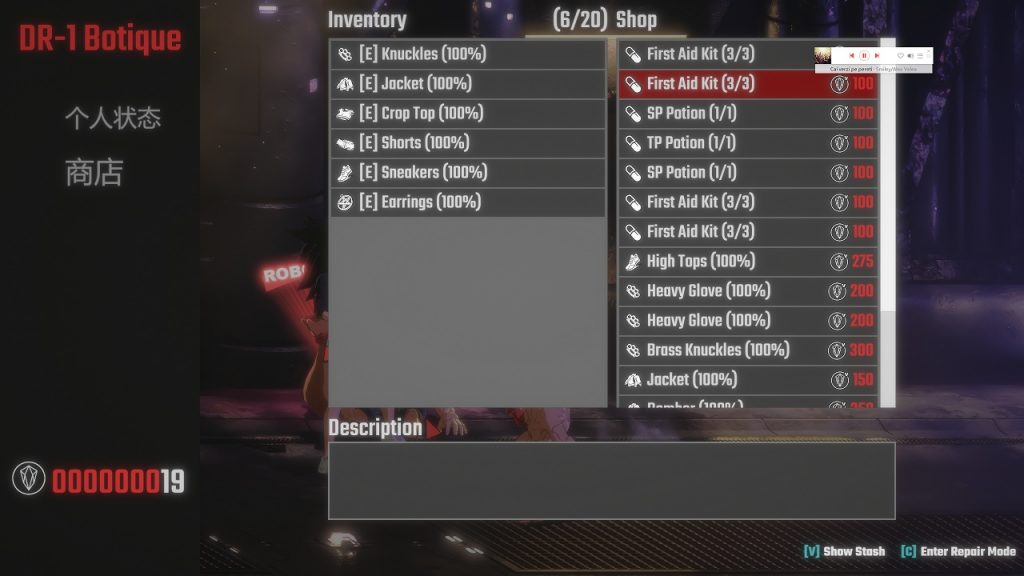Buy the High Tops from the shop
Image resolution: width=1024 pixels, height=576 pixels.
coord(747,261)
